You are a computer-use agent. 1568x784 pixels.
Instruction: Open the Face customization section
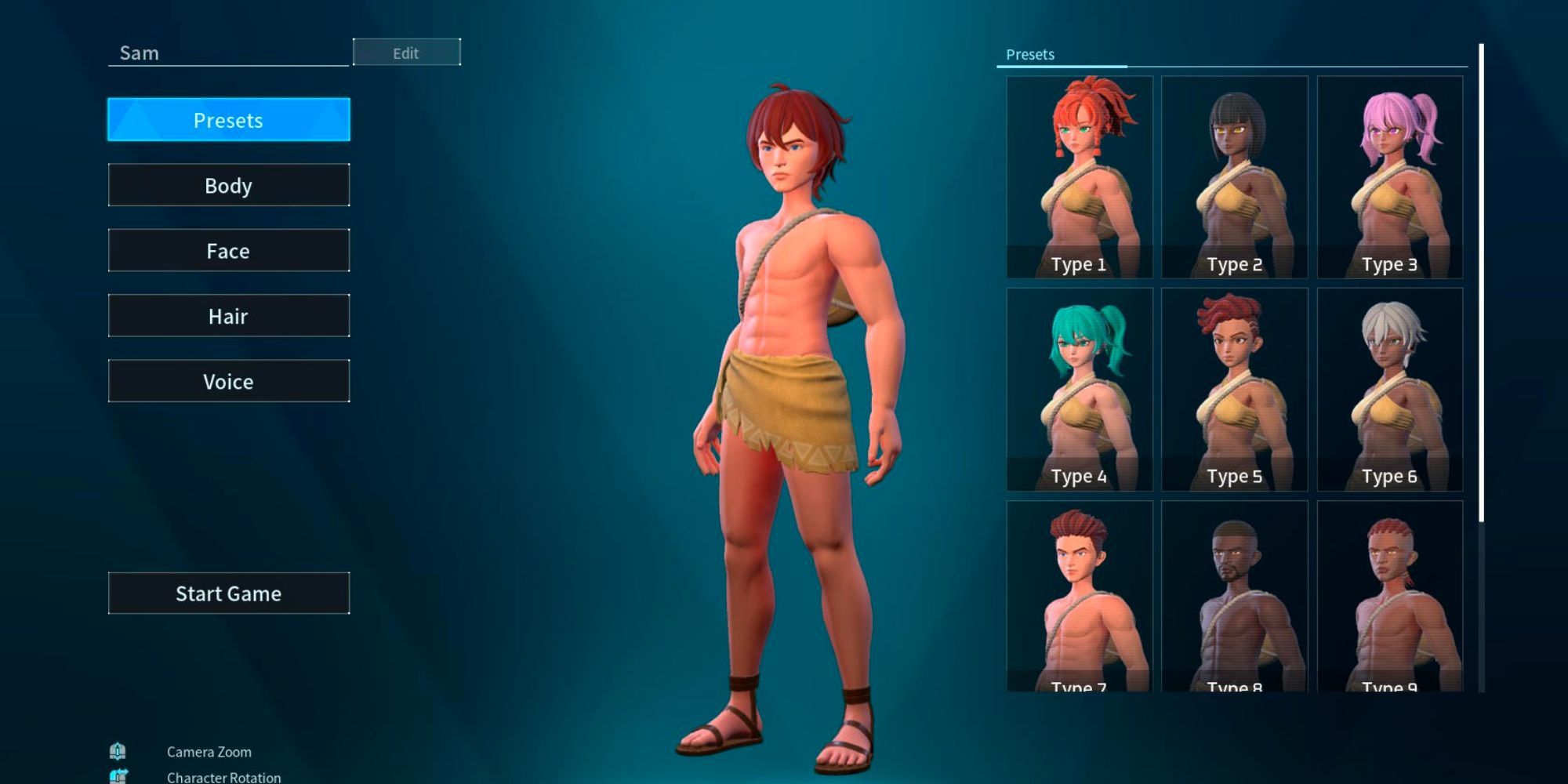[x=228, y=250]
